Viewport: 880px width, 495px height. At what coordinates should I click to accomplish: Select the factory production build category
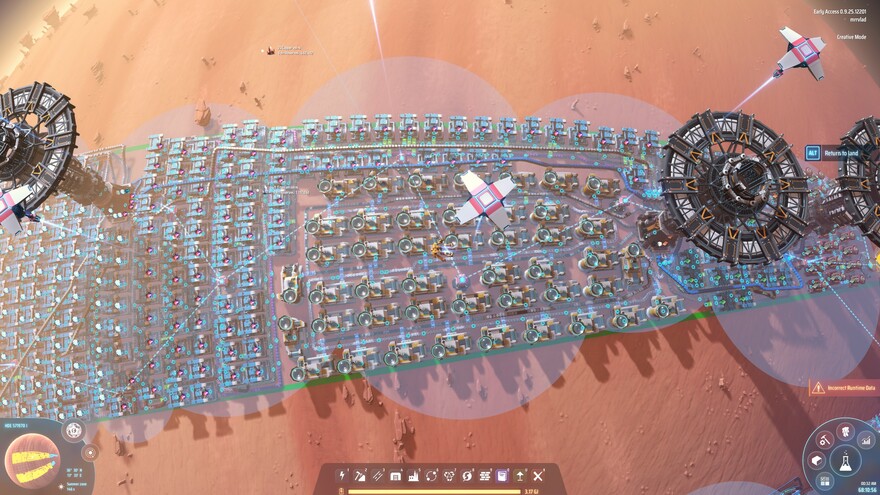(414, 476)
